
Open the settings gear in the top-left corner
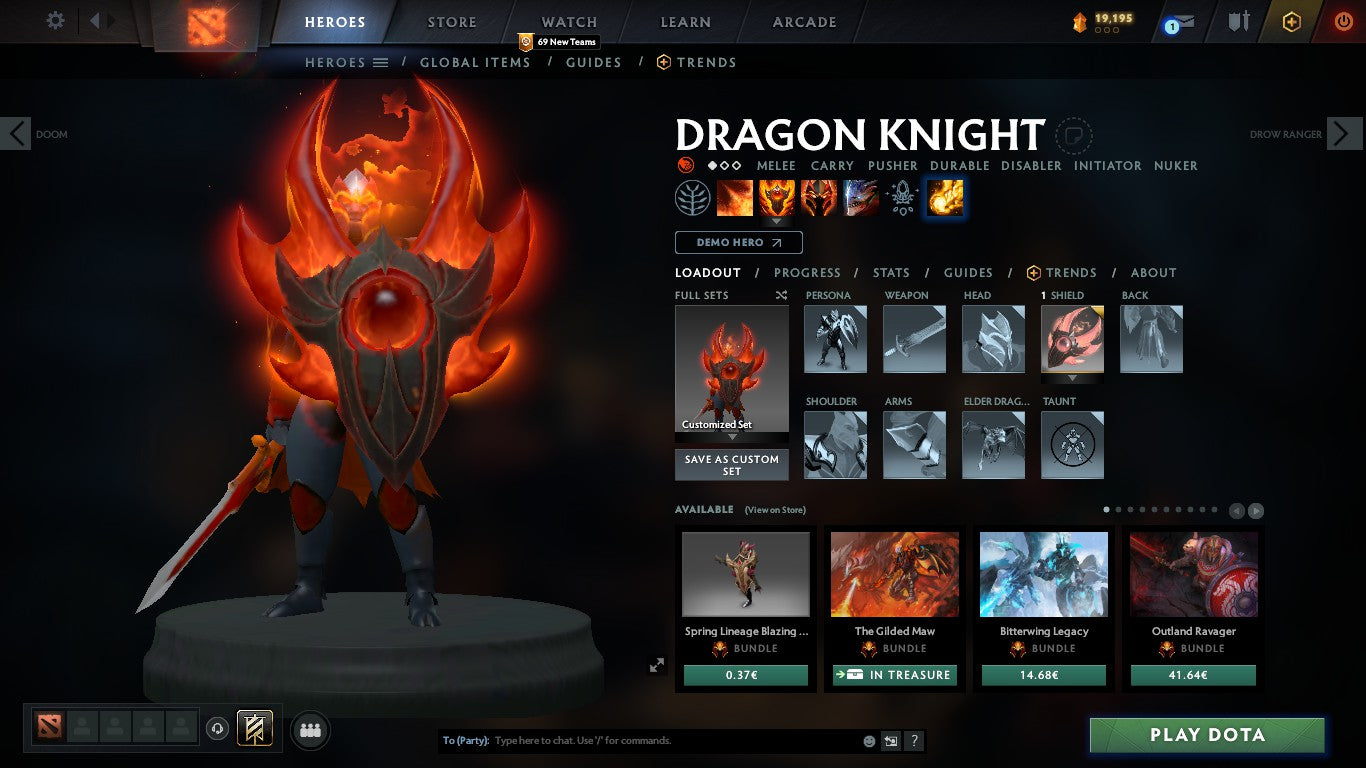tap(55, 20)
